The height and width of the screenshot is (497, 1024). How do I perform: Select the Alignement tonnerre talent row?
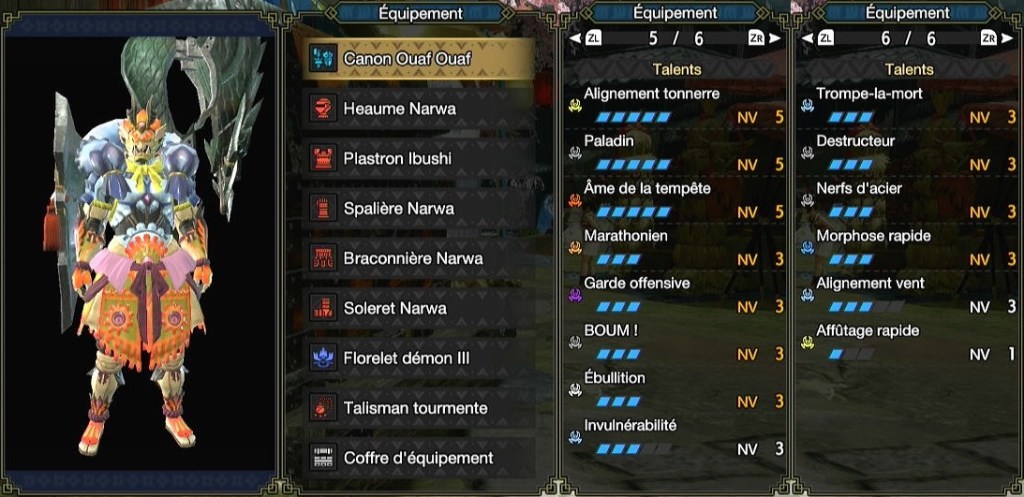[676, 105]
